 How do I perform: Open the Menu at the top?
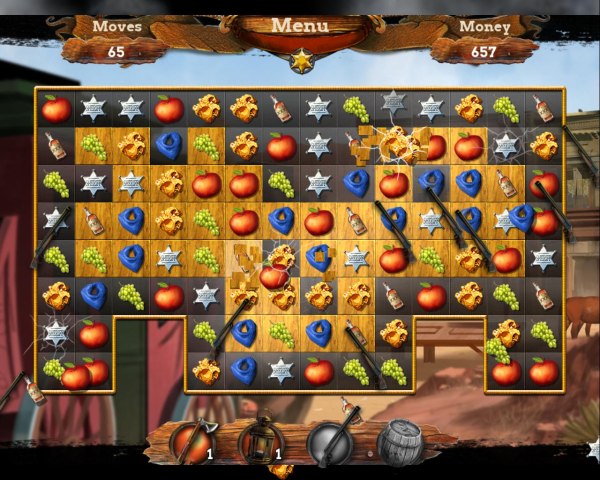click(x=299, y=25)
